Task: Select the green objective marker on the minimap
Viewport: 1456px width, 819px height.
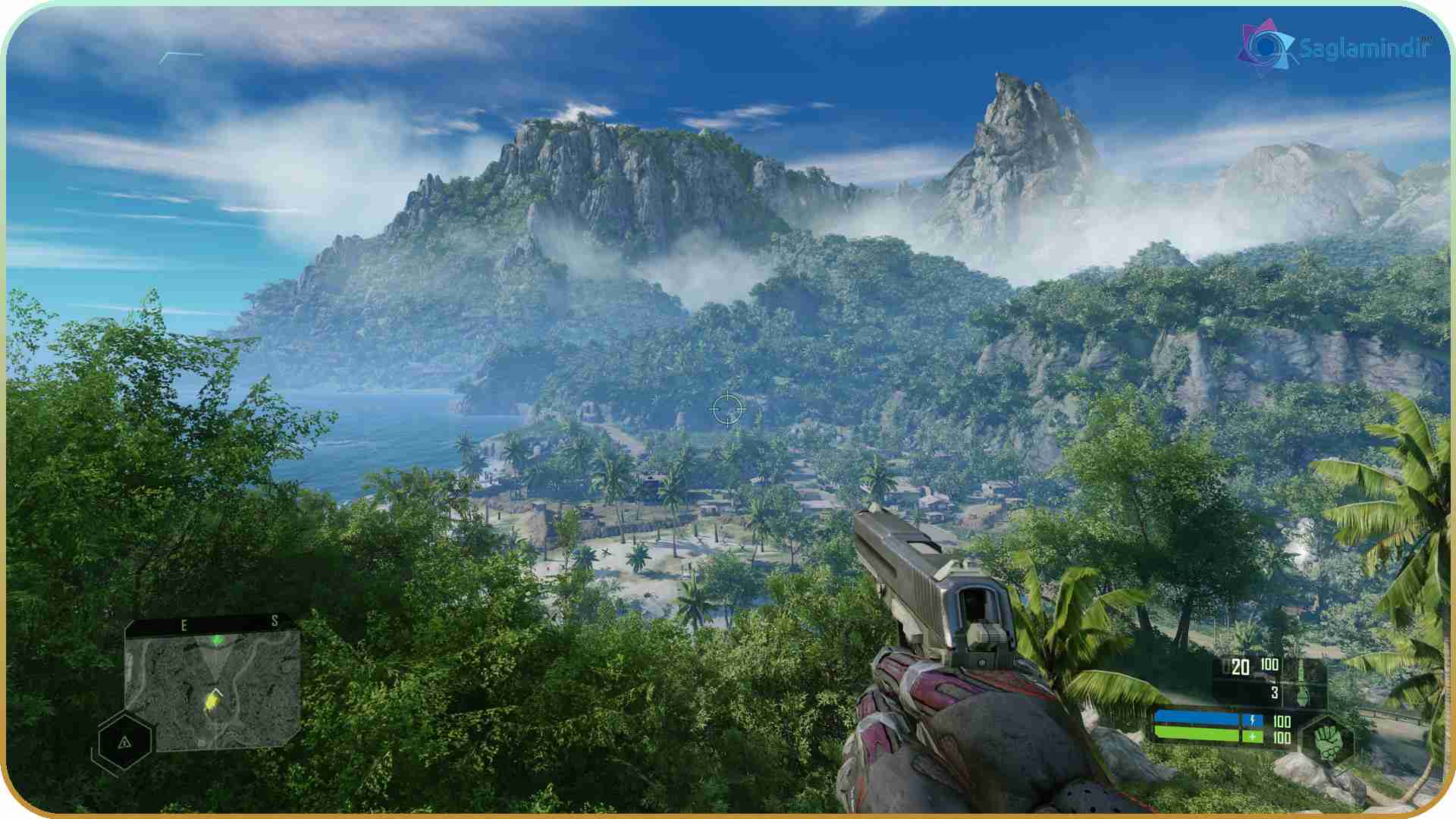Action: pyautogui.click(x=218, y=641)
